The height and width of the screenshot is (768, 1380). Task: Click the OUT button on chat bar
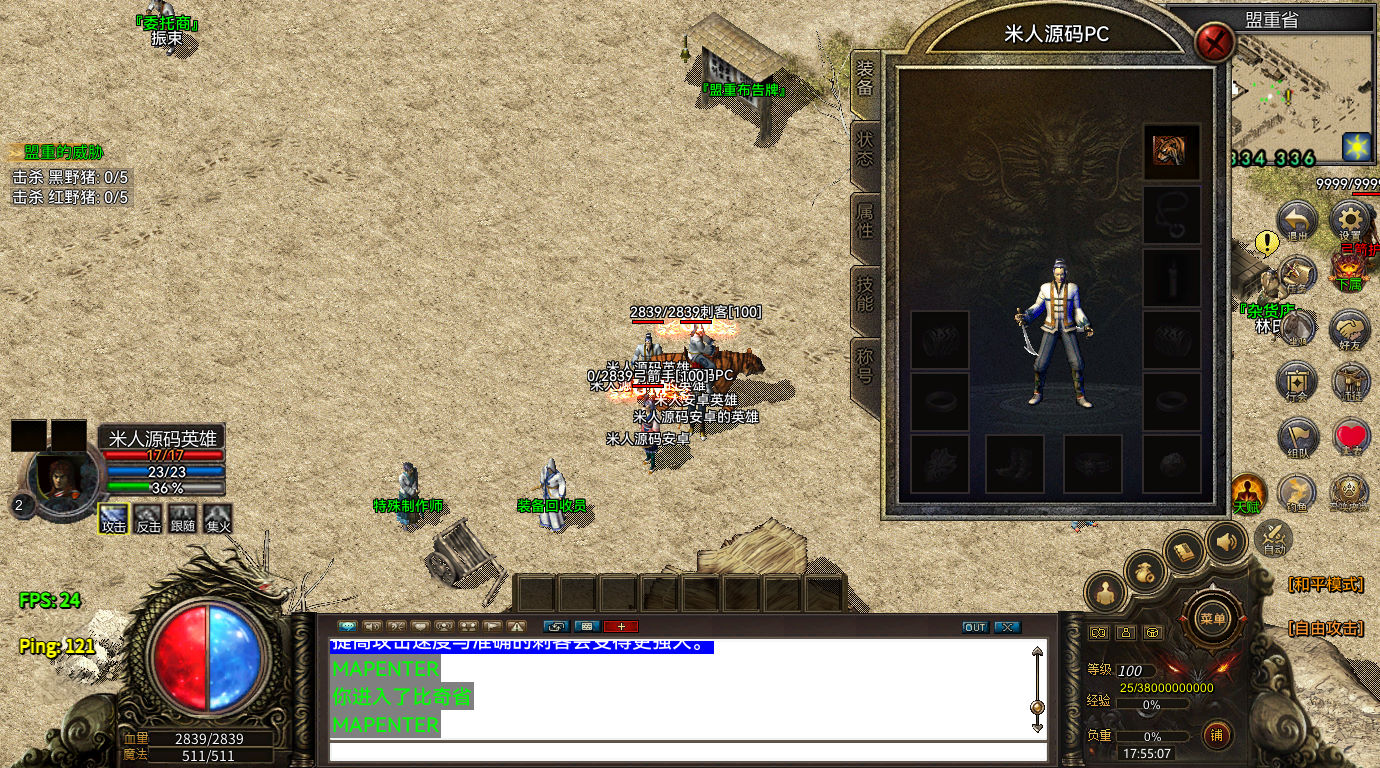(975, 627)
